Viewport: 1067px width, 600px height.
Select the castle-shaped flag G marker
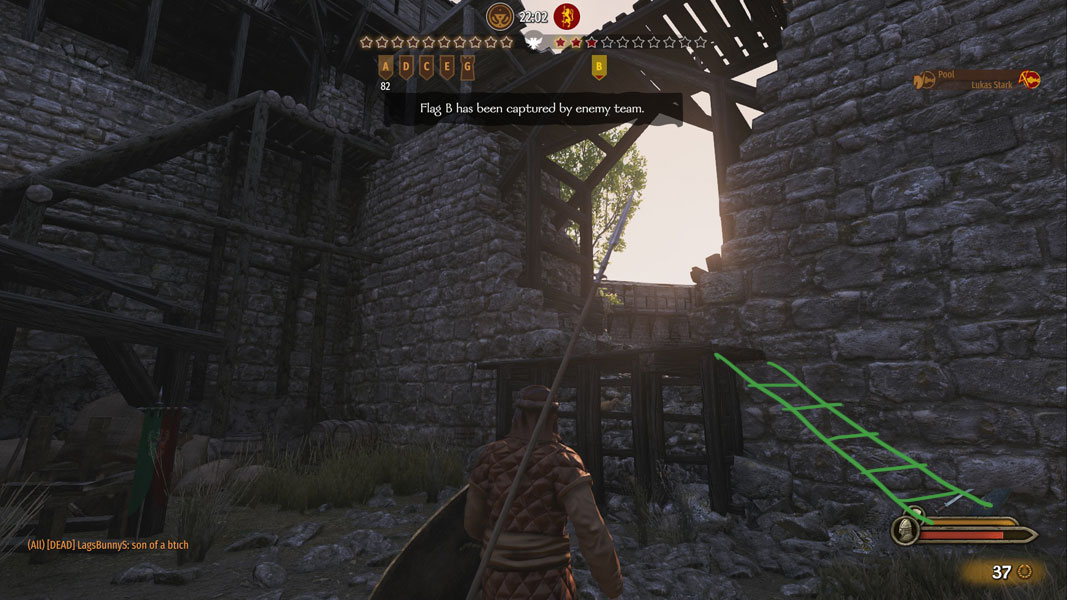coord(467,67)
